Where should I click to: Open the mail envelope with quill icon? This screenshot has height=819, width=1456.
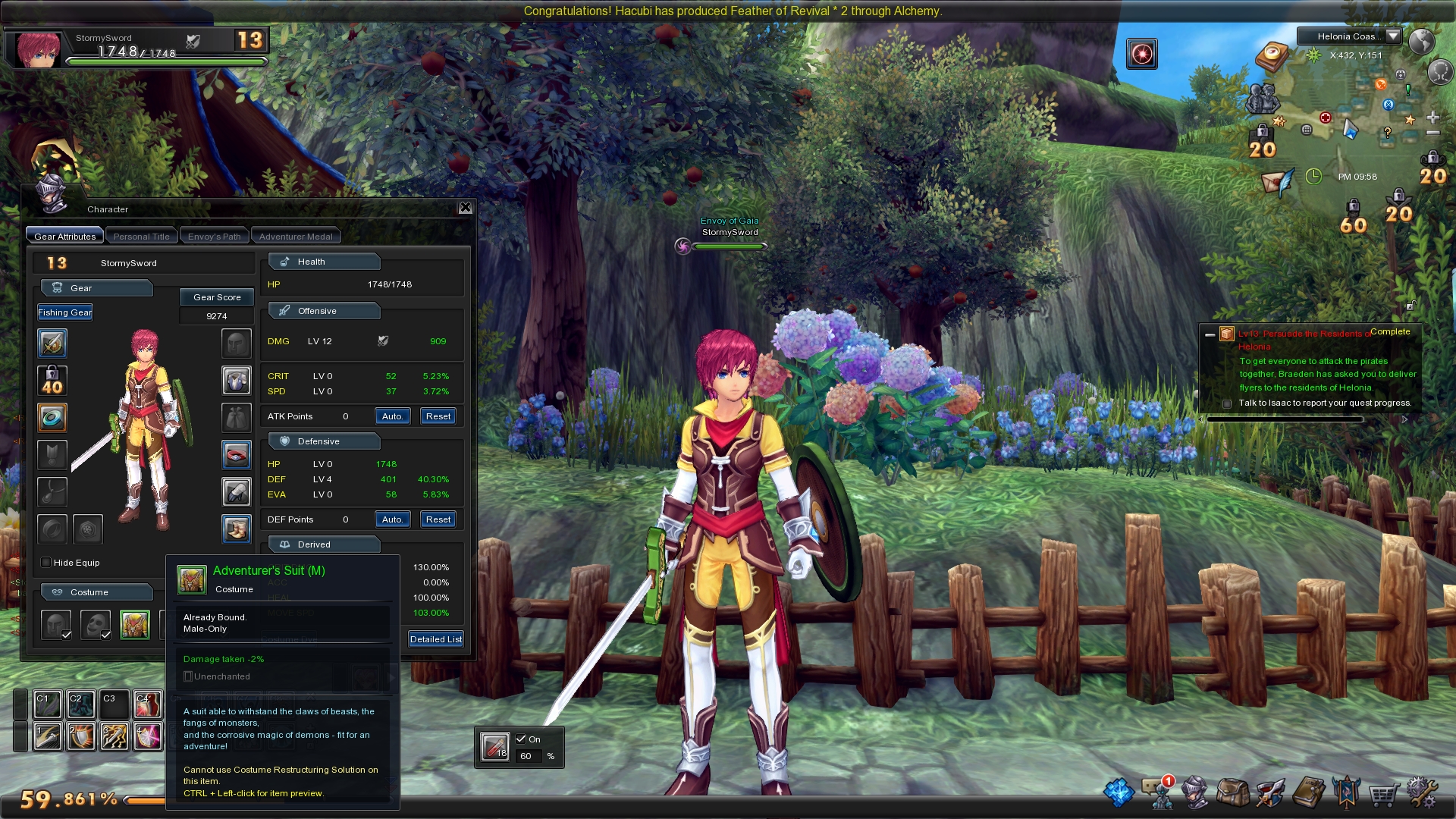[1276, 182]
